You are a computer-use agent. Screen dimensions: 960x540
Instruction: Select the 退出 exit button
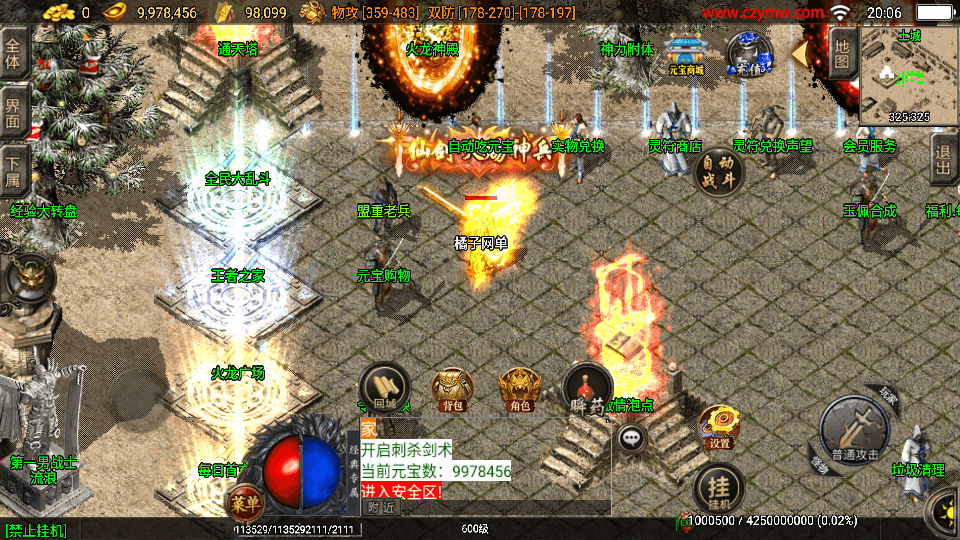943,159
